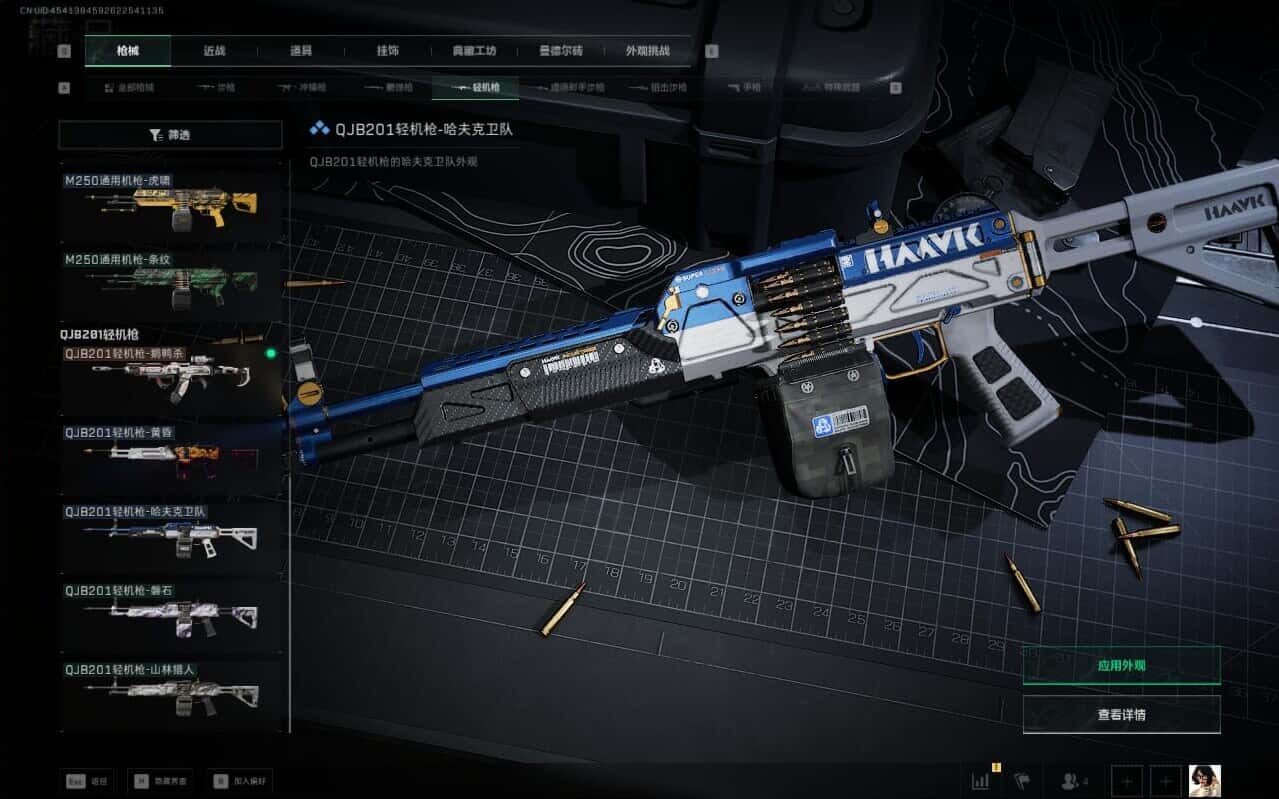Pick the QJB201轻机枪-山林猎人 skin
The height and width of the screenshot is (799, 1279).
coord(170,691)
